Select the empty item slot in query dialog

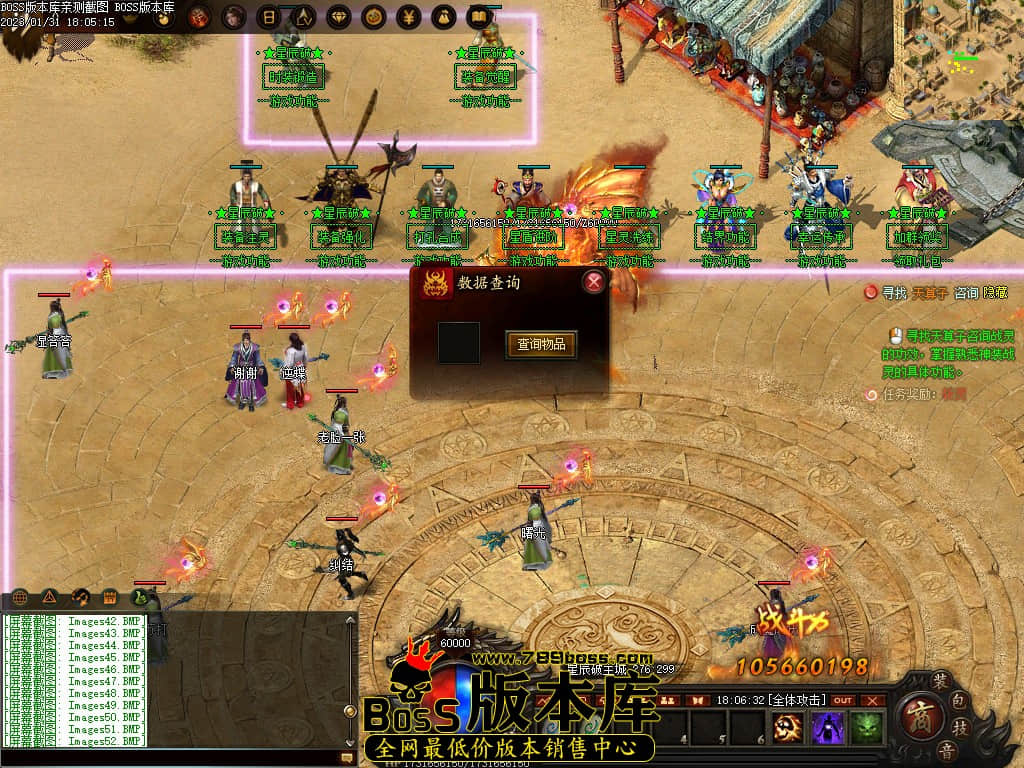click(459, 343)
